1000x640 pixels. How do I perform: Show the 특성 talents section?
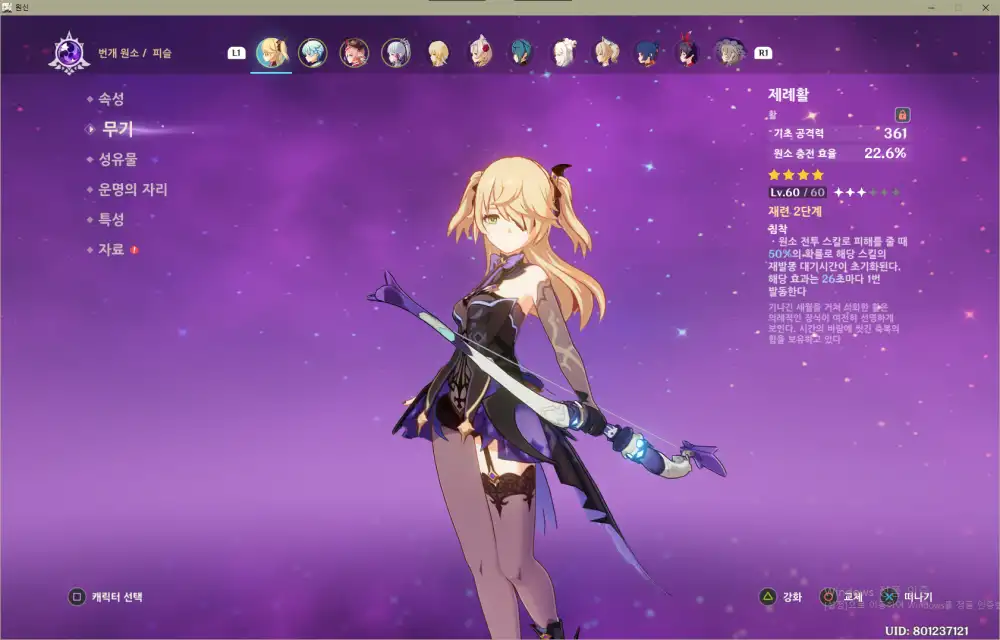point(111,219)
